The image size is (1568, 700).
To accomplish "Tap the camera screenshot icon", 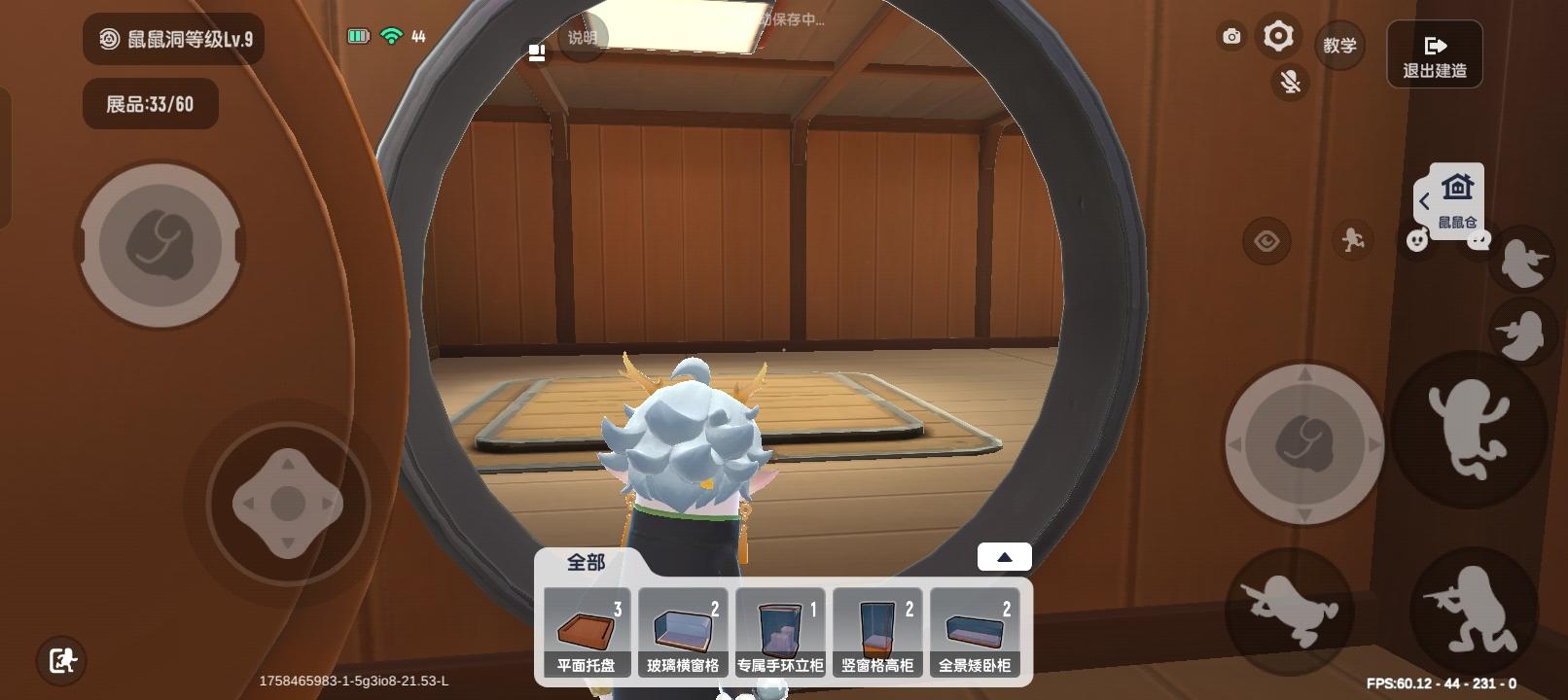I will tap(1230, 35).
